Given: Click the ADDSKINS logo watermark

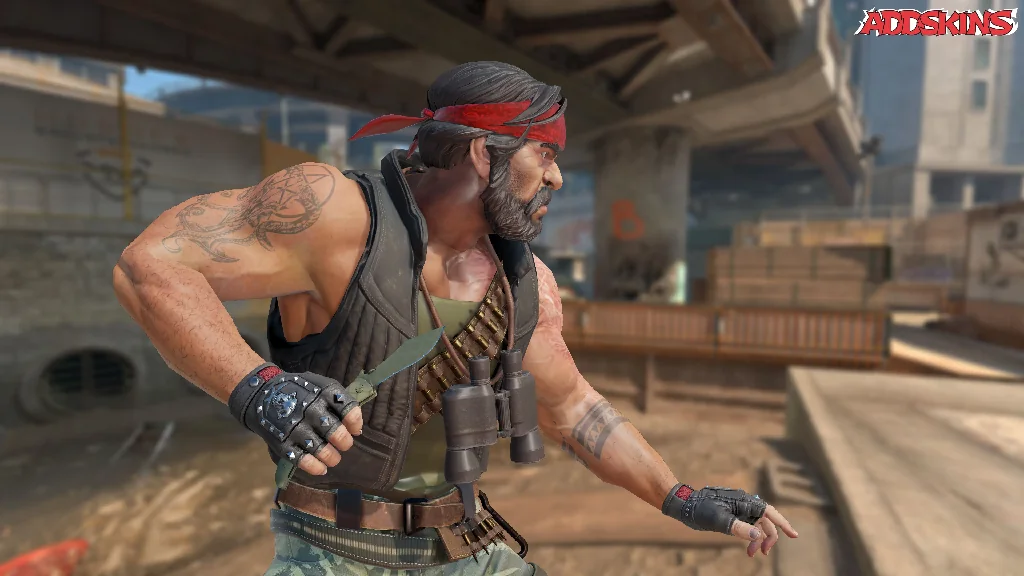Looking at the screenshot, I should coord(936,22).
